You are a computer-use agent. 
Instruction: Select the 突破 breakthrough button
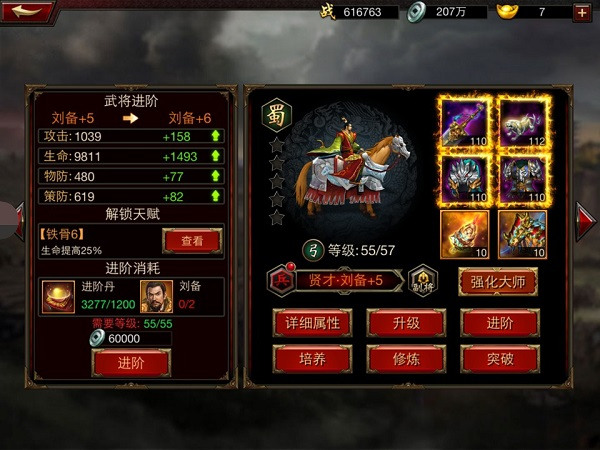click(x=500, y=358)
